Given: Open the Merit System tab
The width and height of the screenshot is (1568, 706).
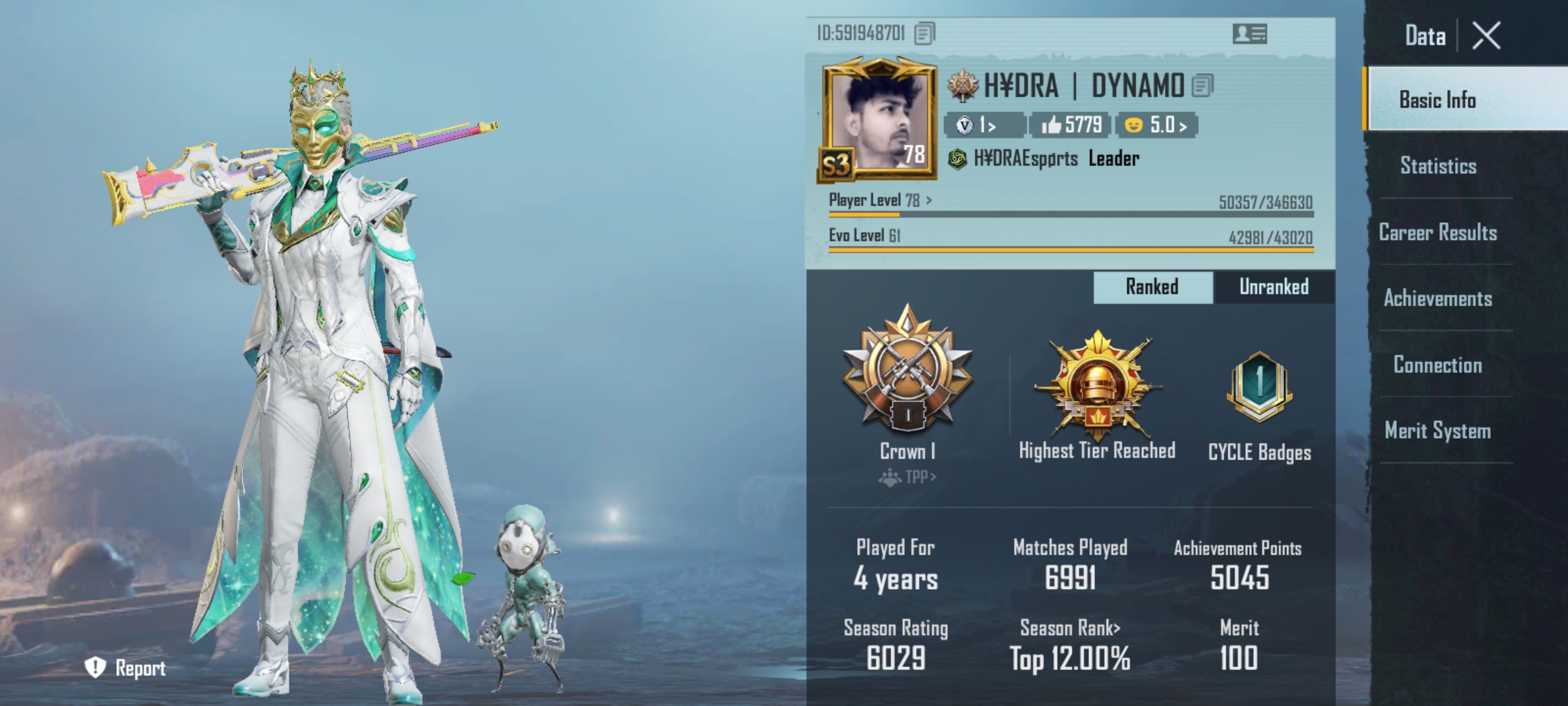Looking at the screenshot, I should [x=1438, y=431].
